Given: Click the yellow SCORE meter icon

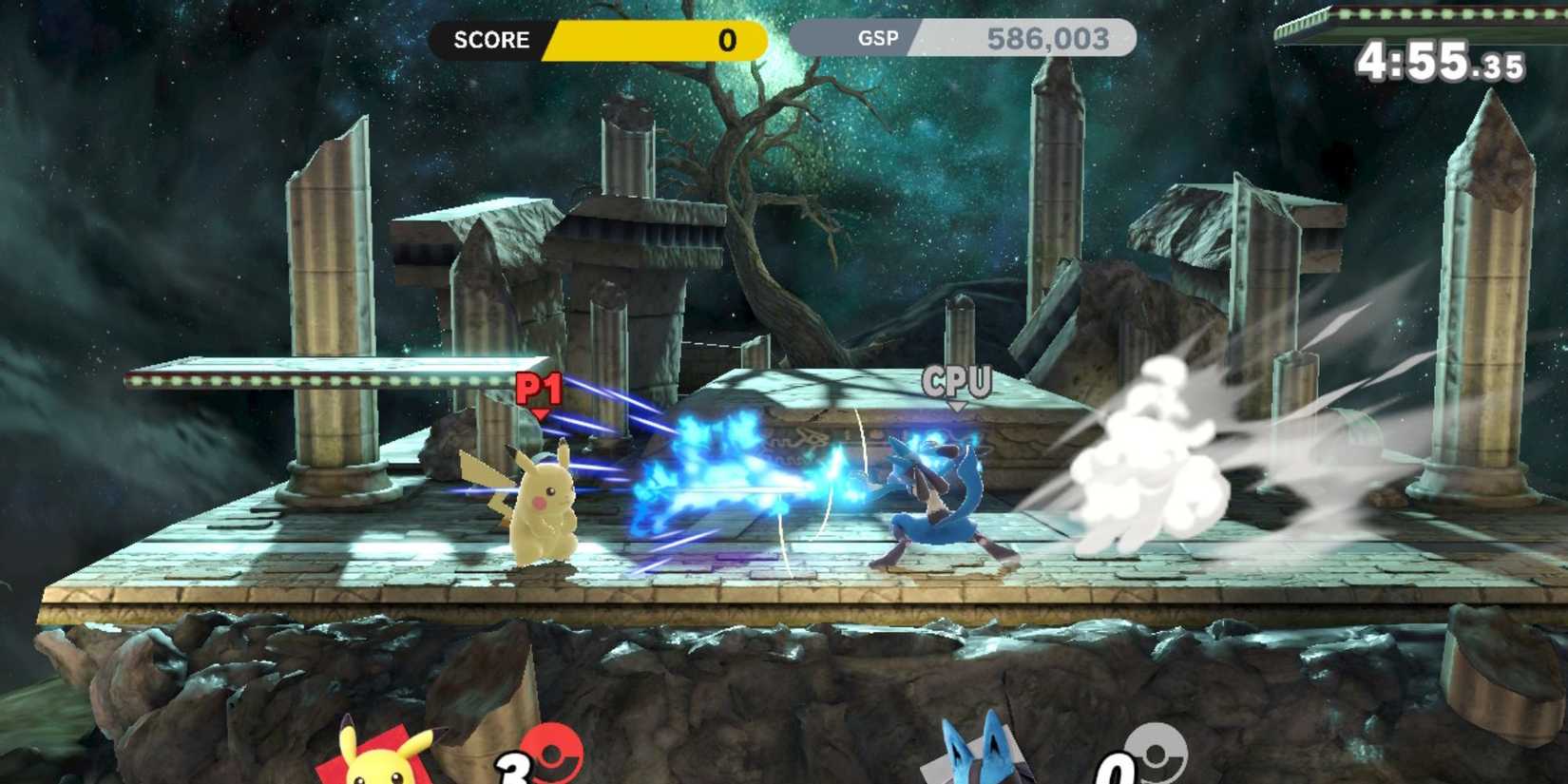Looking at the screenshot, I should (493, 40).
